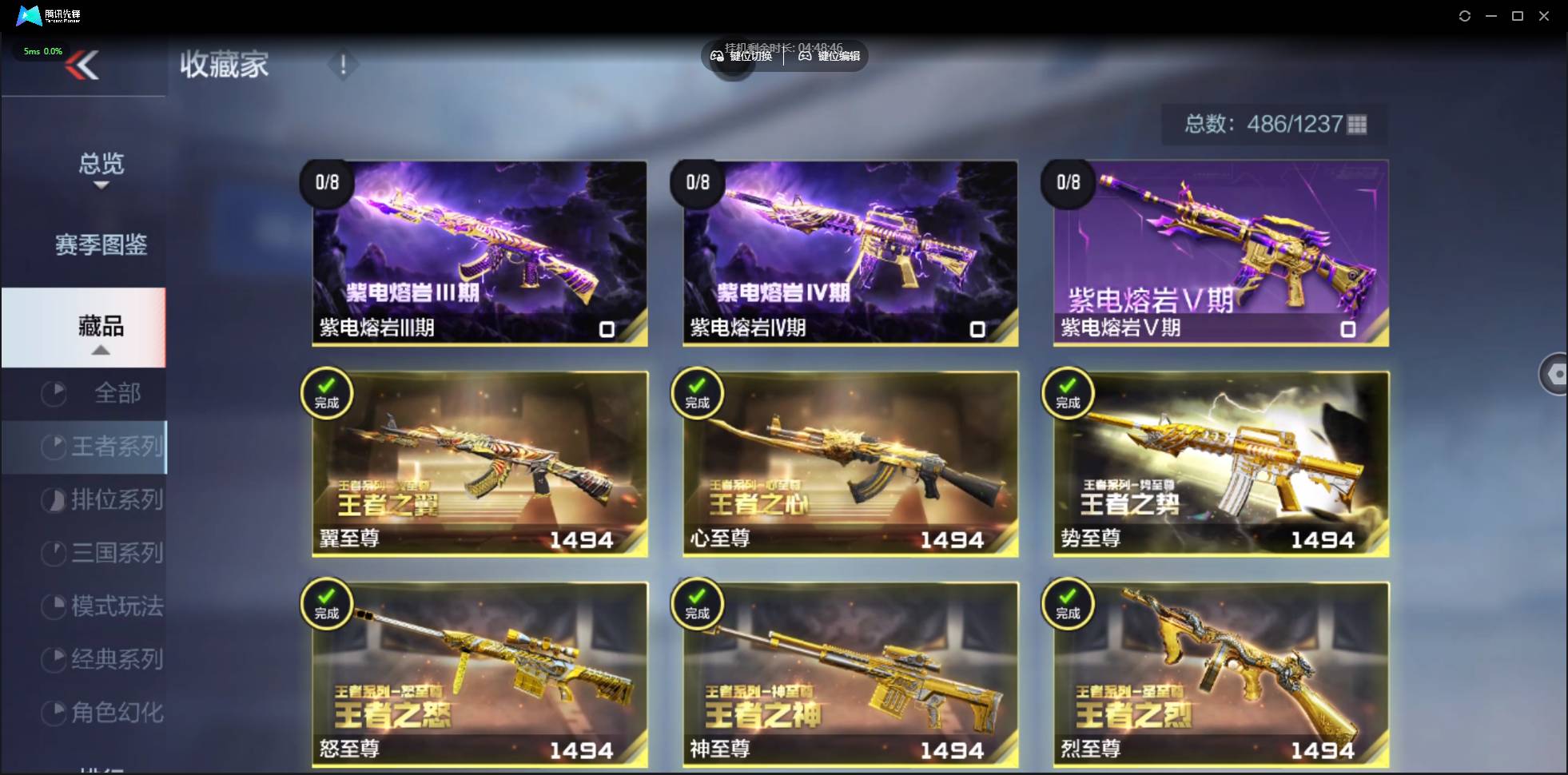Viewport: 1568px width, 775px height.
Task: Select the 全部 category icon in sidebar
Action: [54, 393]
